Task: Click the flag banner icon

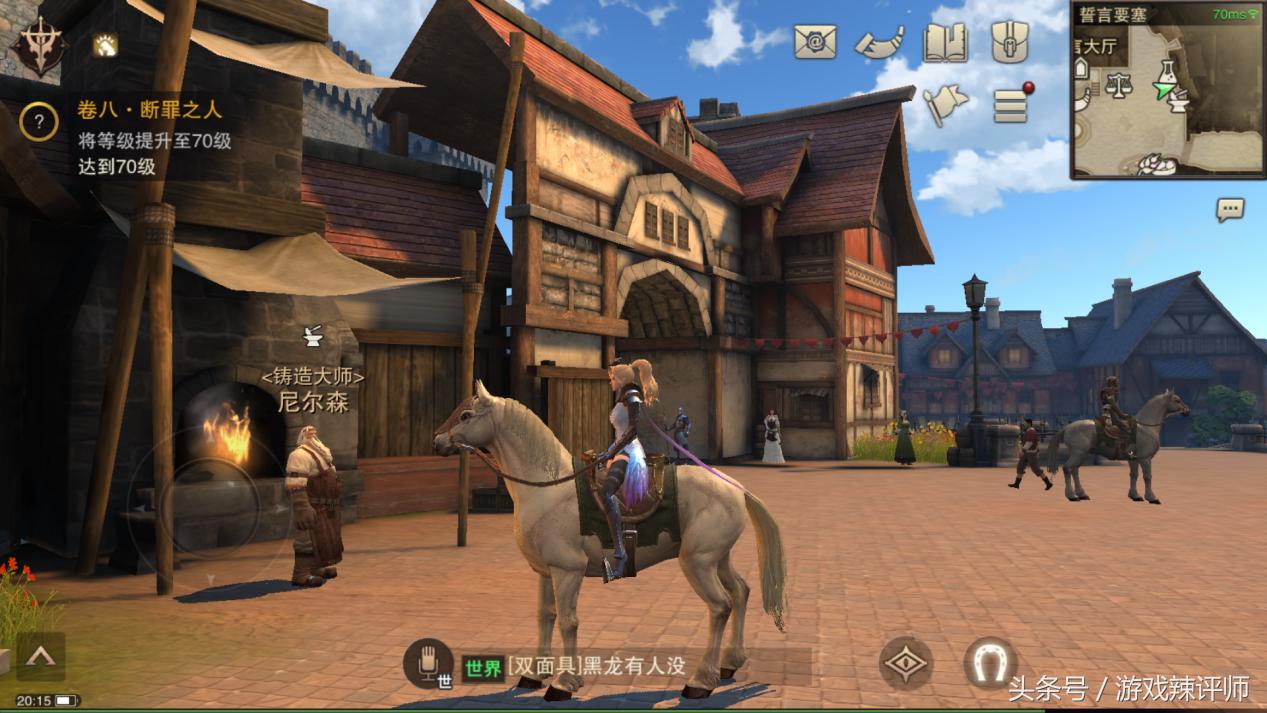Action: [x=945, y=105]
